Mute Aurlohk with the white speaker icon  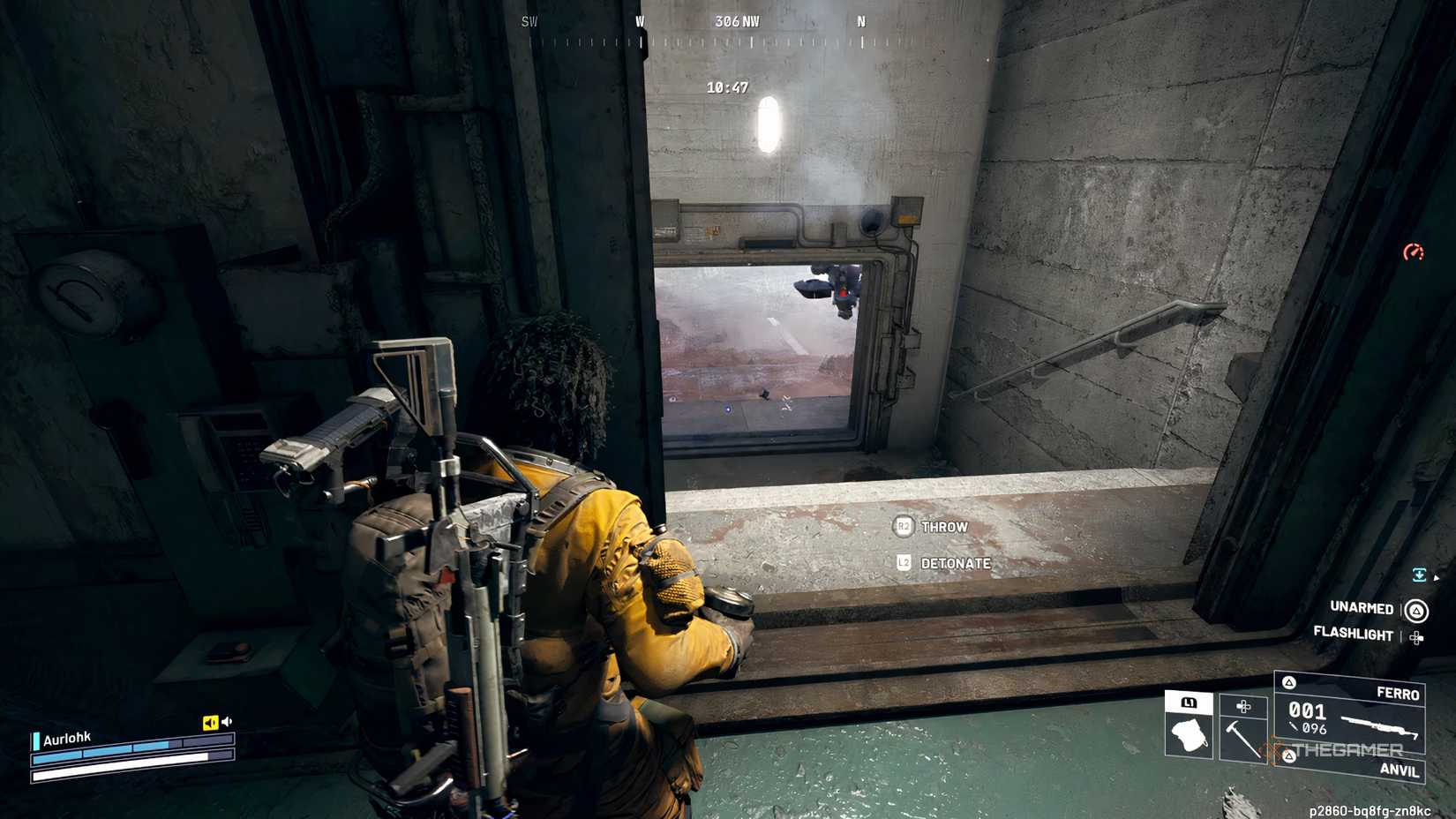tap(229, 720)
